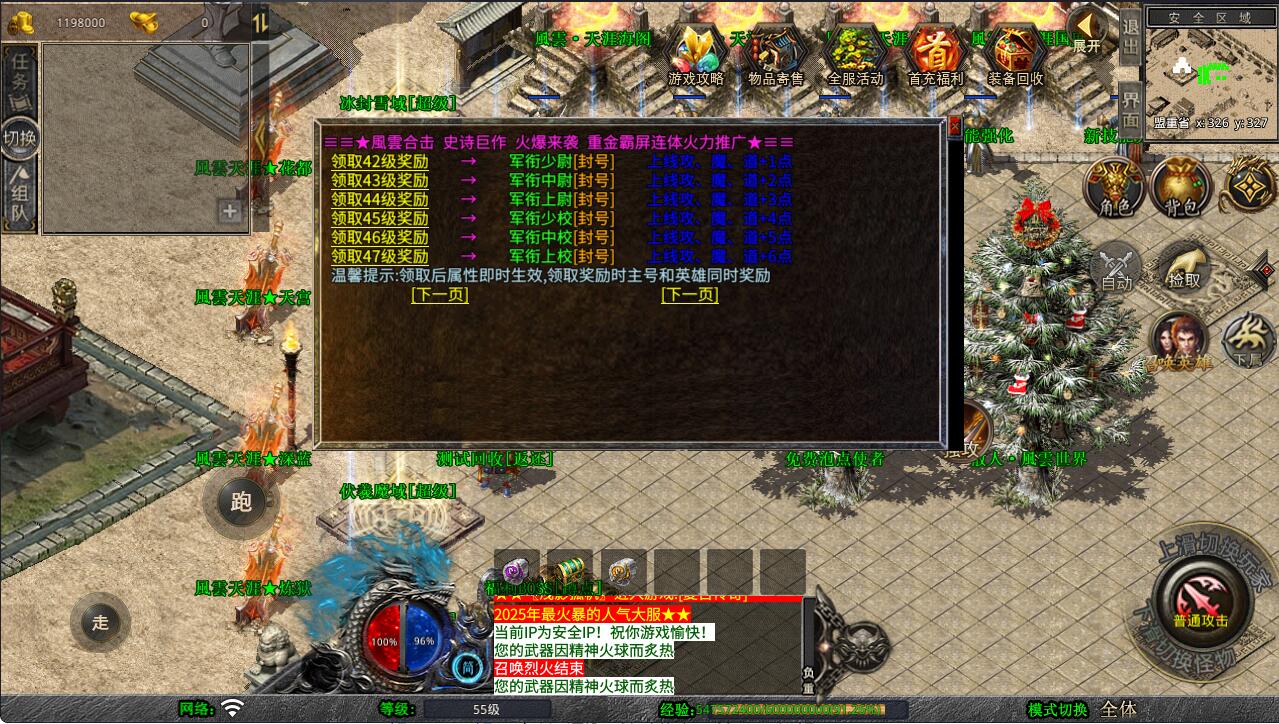Tap the 捡取 pick-up button
This screenshot has width=1279, height=724.
pyautogui.click(x=1184, y=272)
